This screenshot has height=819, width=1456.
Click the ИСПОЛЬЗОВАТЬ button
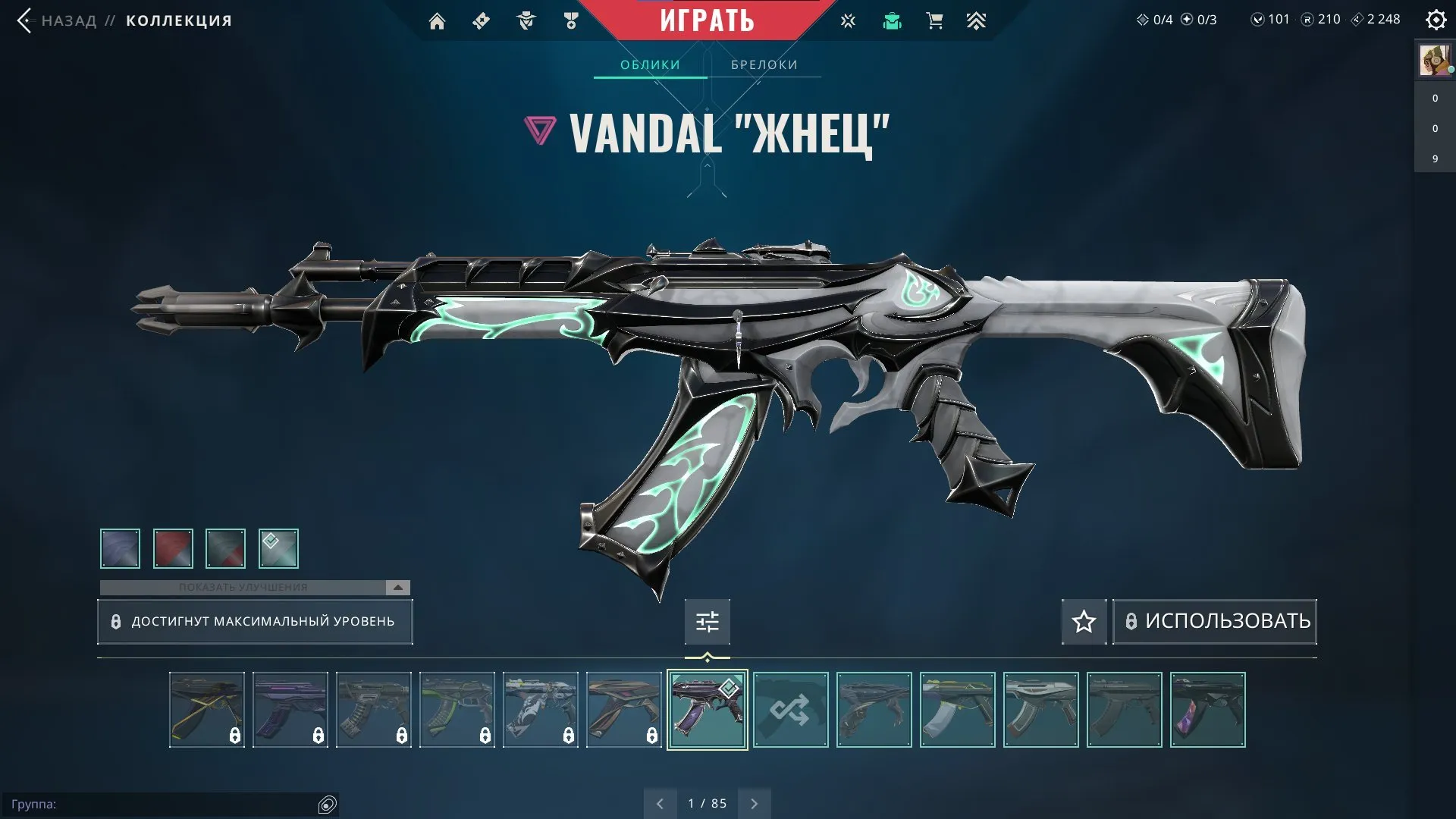(x=1213, y=621)
